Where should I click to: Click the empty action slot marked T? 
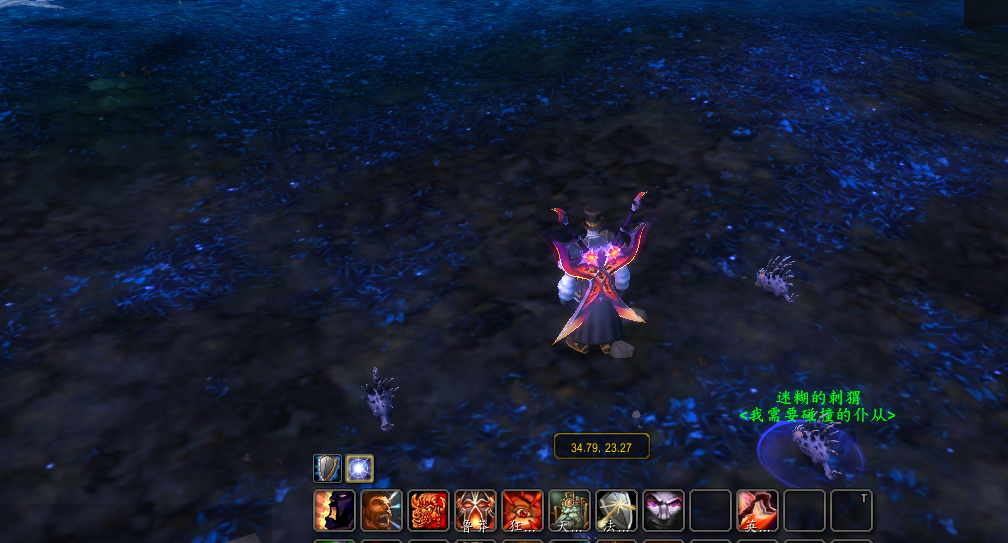point(852,510)
